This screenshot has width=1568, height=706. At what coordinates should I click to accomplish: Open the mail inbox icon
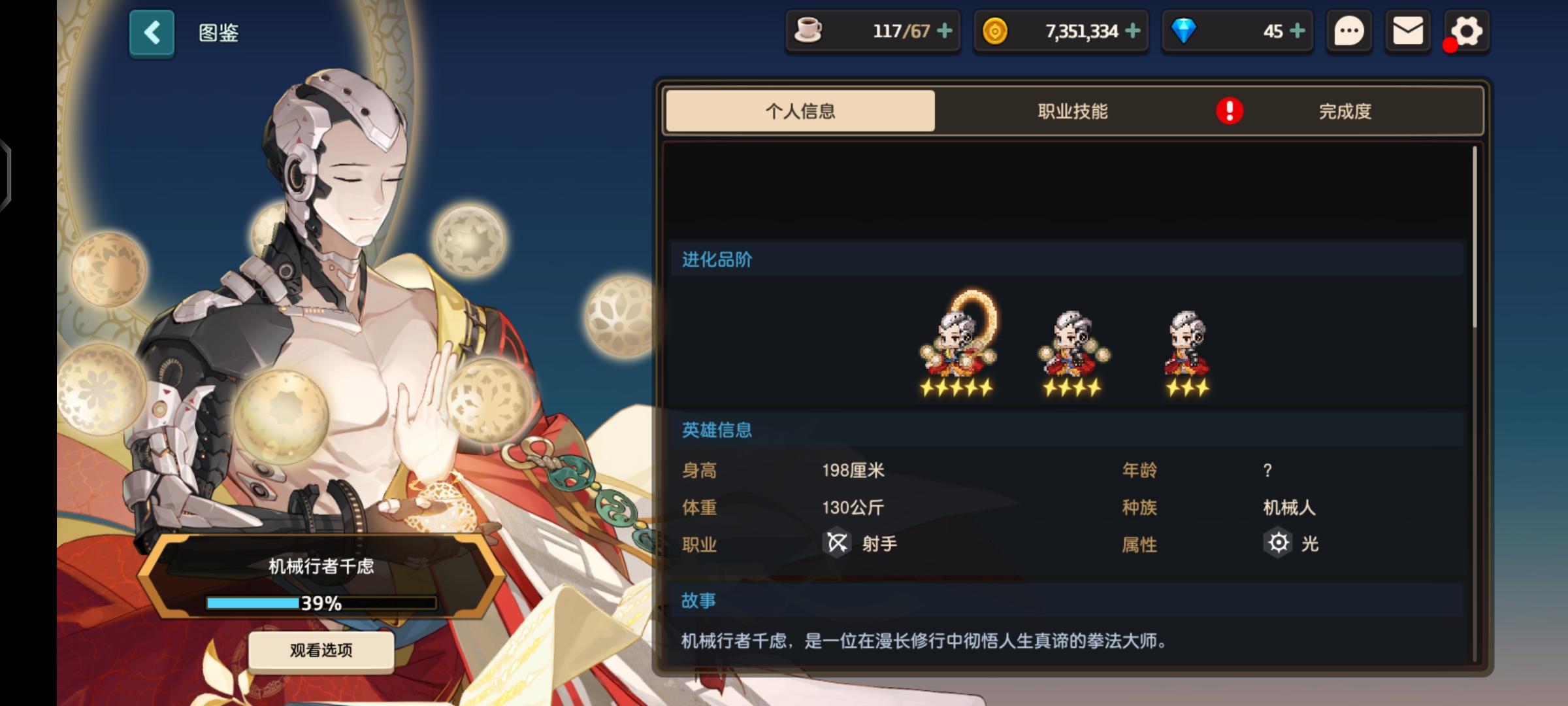pyautogui.click(x=1408, y=31)
